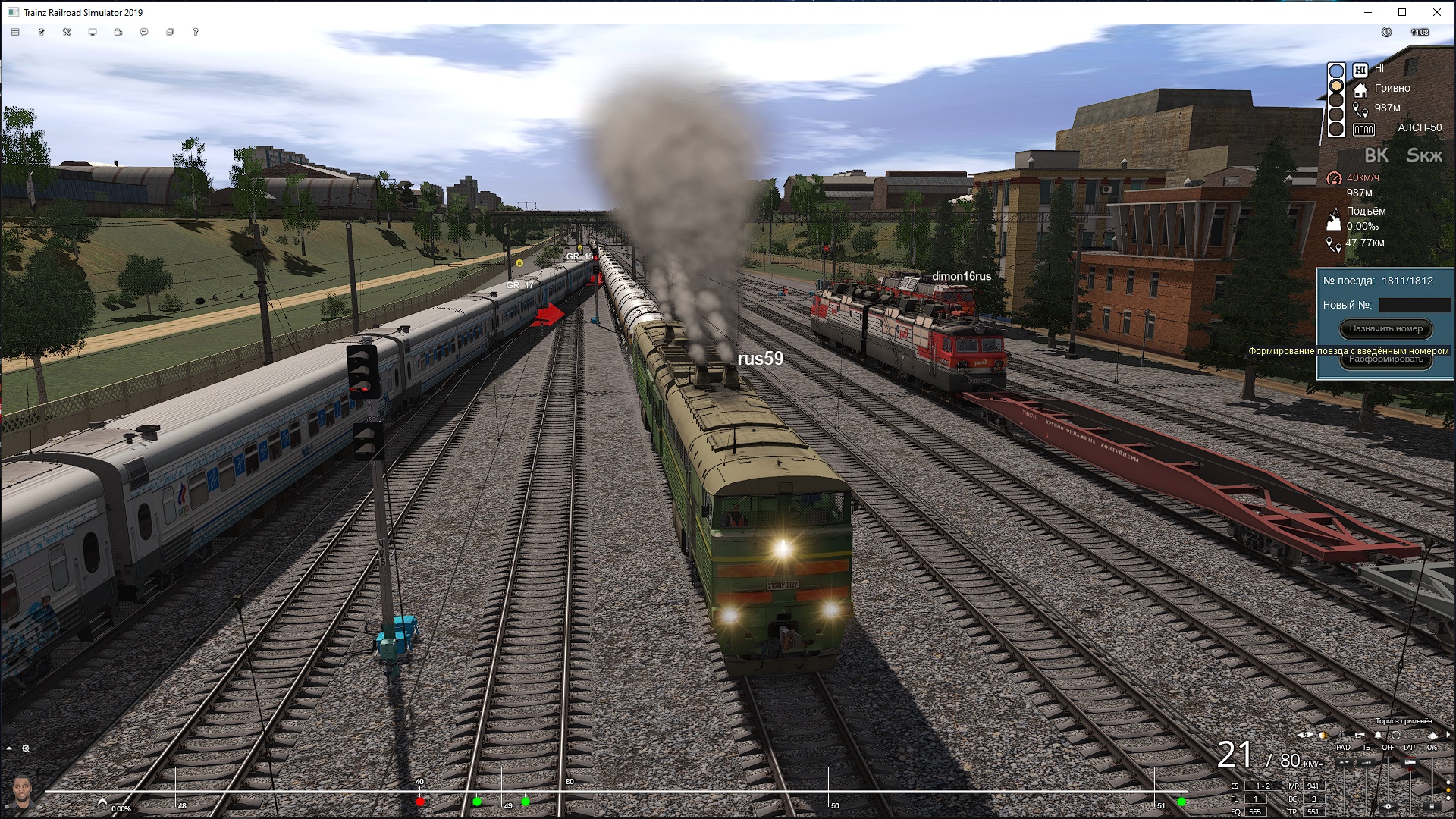Image resolution: width=1456 pixels, height=819 pixels.
Task: Activate the sand pile icon
Action: click(1432, 735)
